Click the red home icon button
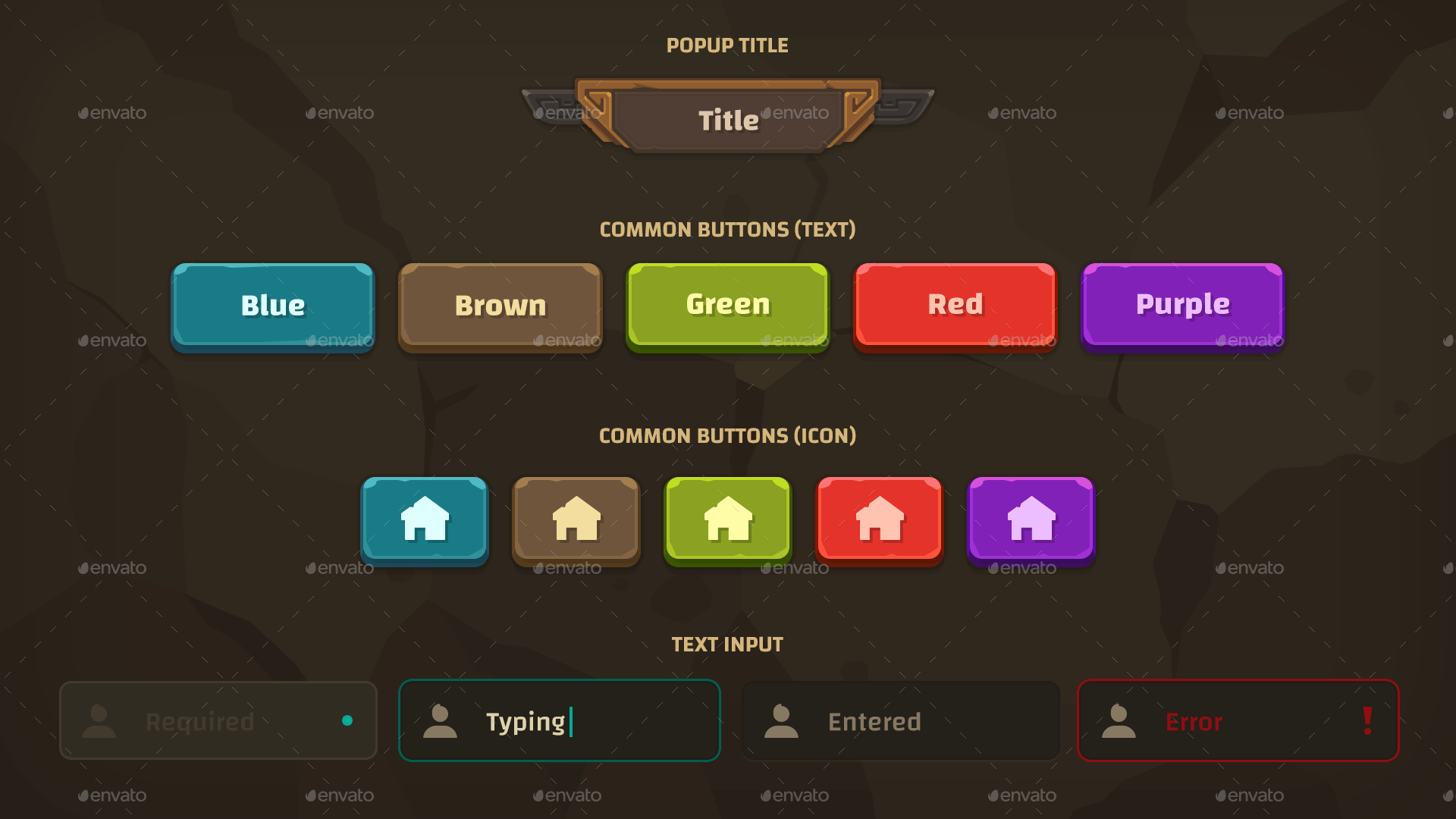 click(x=879, y=520)
